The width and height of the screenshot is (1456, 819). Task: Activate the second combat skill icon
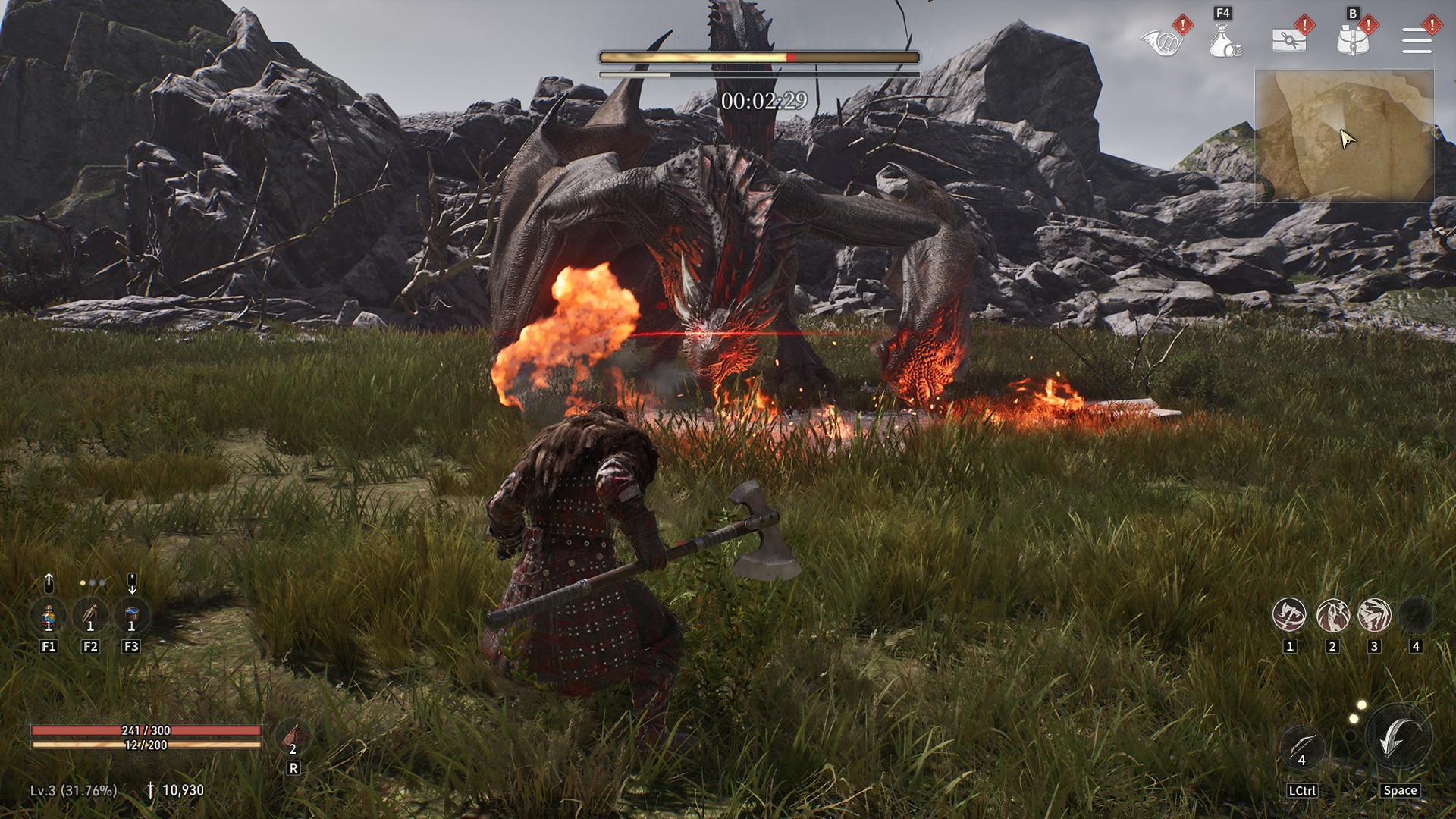click(1332, 615)
